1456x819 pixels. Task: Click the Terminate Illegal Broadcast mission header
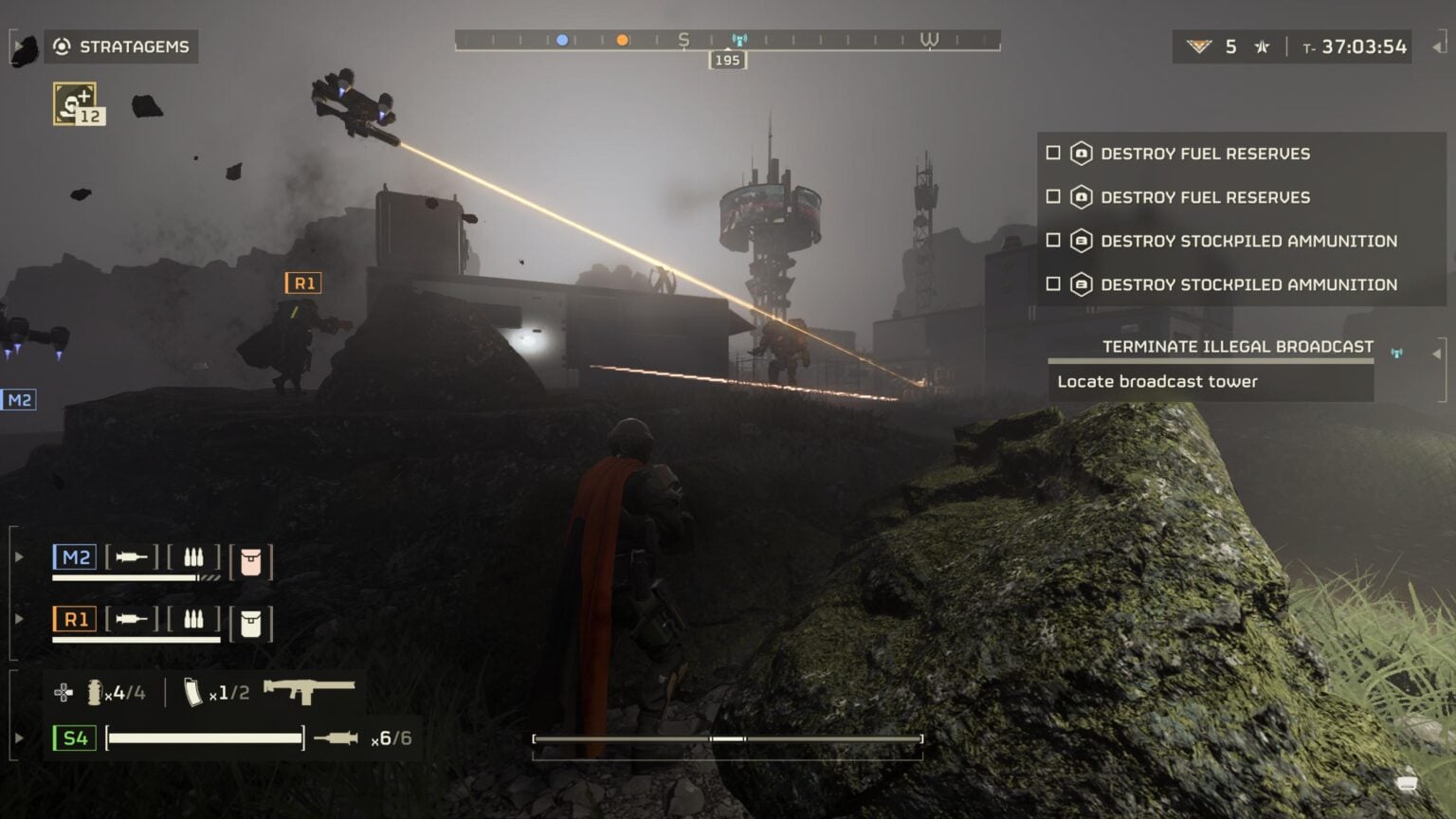click(1236, 346)
